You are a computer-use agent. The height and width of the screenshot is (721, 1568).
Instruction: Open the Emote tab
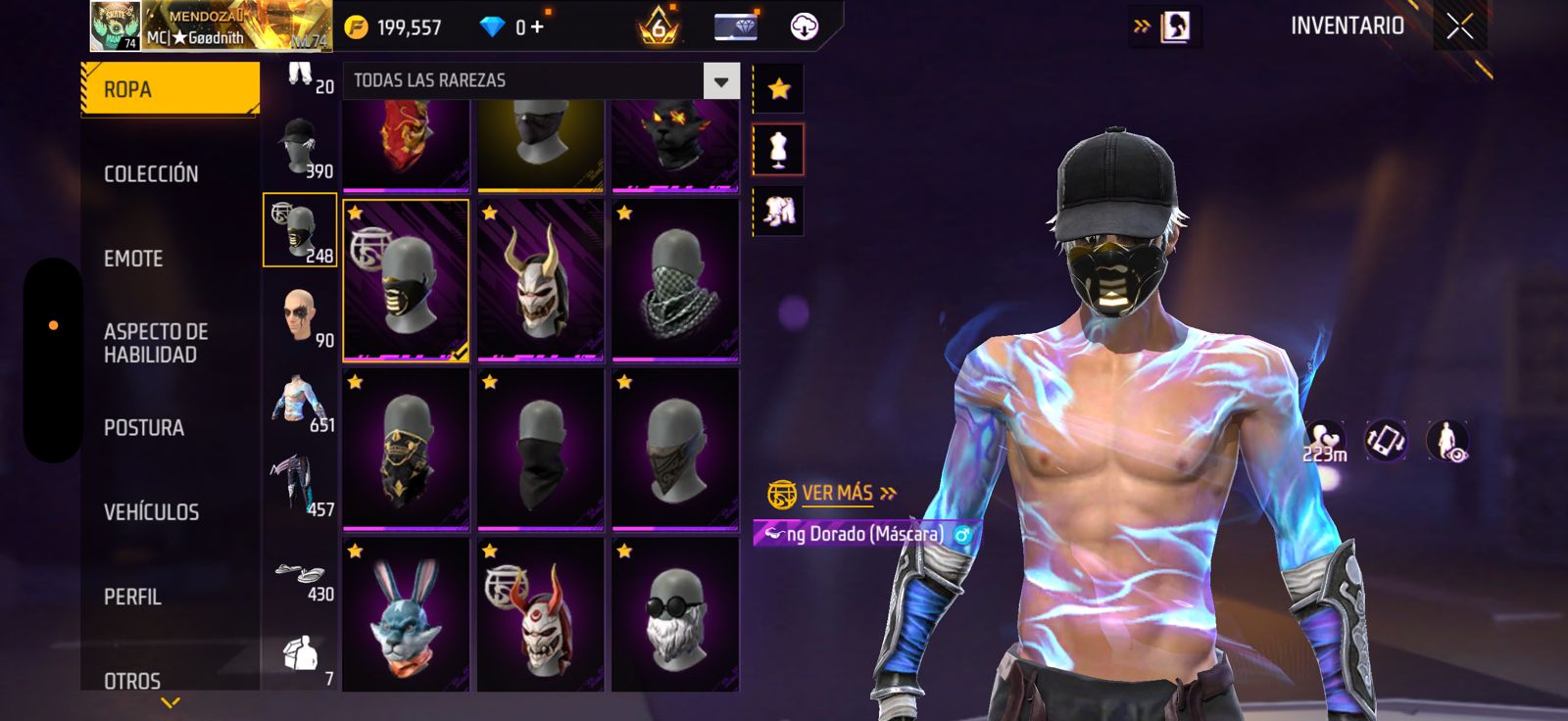click(x=133, y=259)
